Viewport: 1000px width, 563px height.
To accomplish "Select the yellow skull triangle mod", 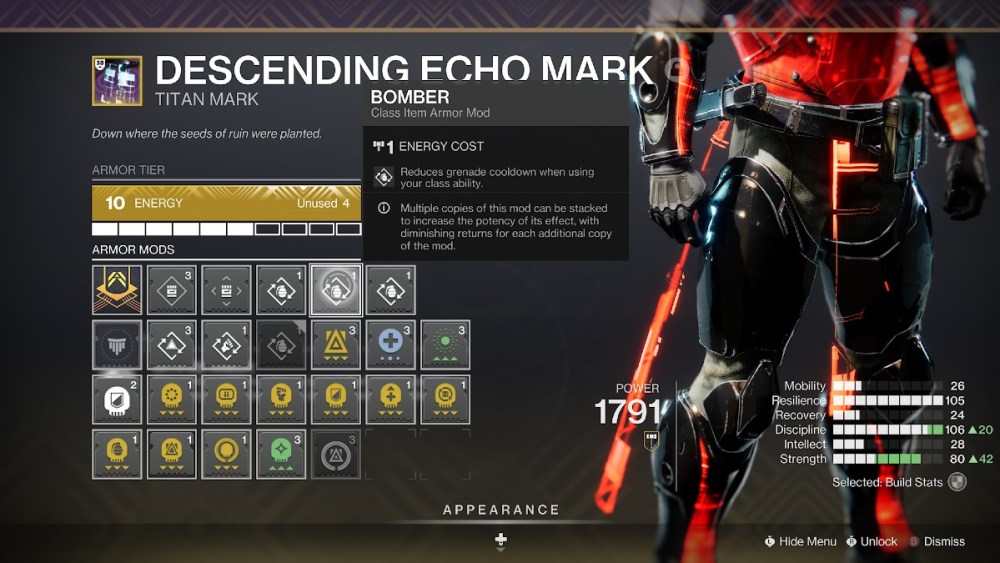I will 172,454.
